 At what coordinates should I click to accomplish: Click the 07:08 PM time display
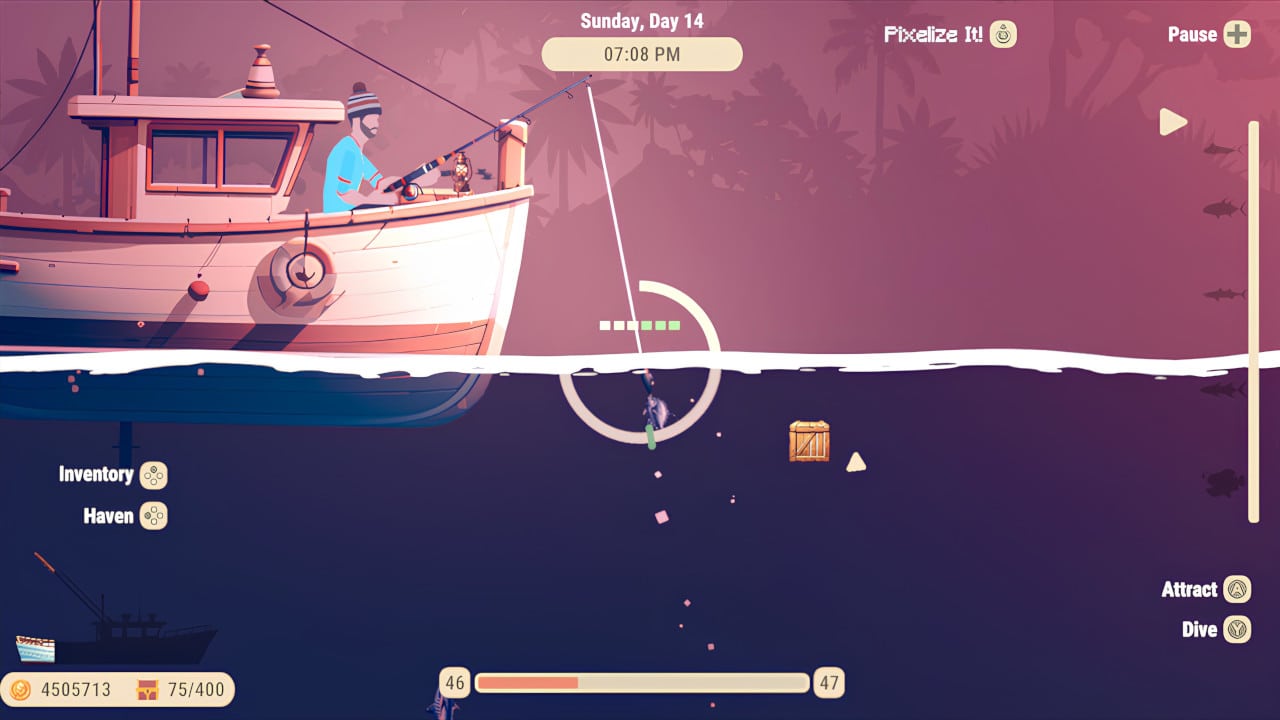pyautogui.click(x=641, y=54)
